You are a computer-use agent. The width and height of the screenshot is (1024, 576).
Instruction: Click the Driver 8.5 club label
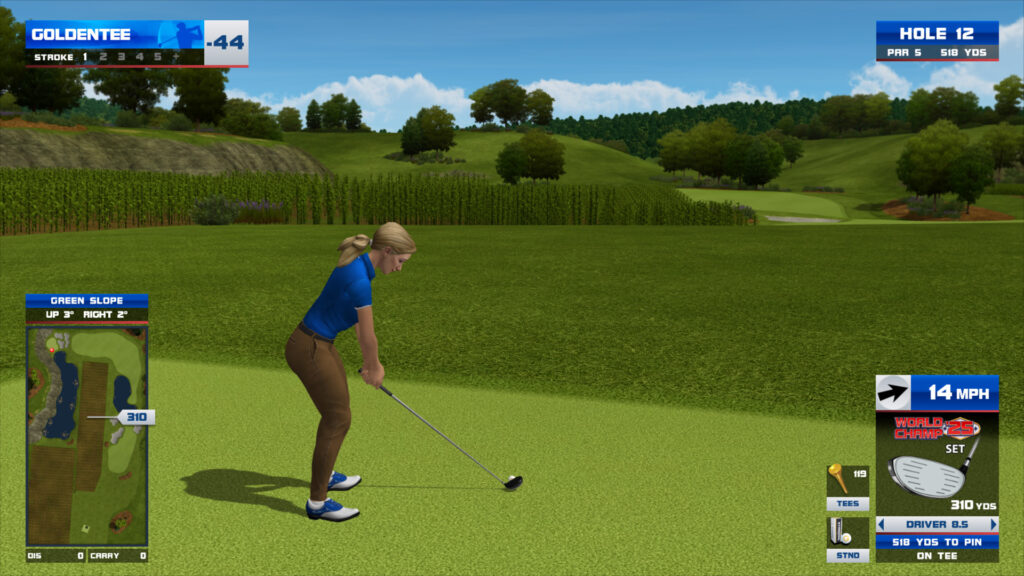[937, 524]
